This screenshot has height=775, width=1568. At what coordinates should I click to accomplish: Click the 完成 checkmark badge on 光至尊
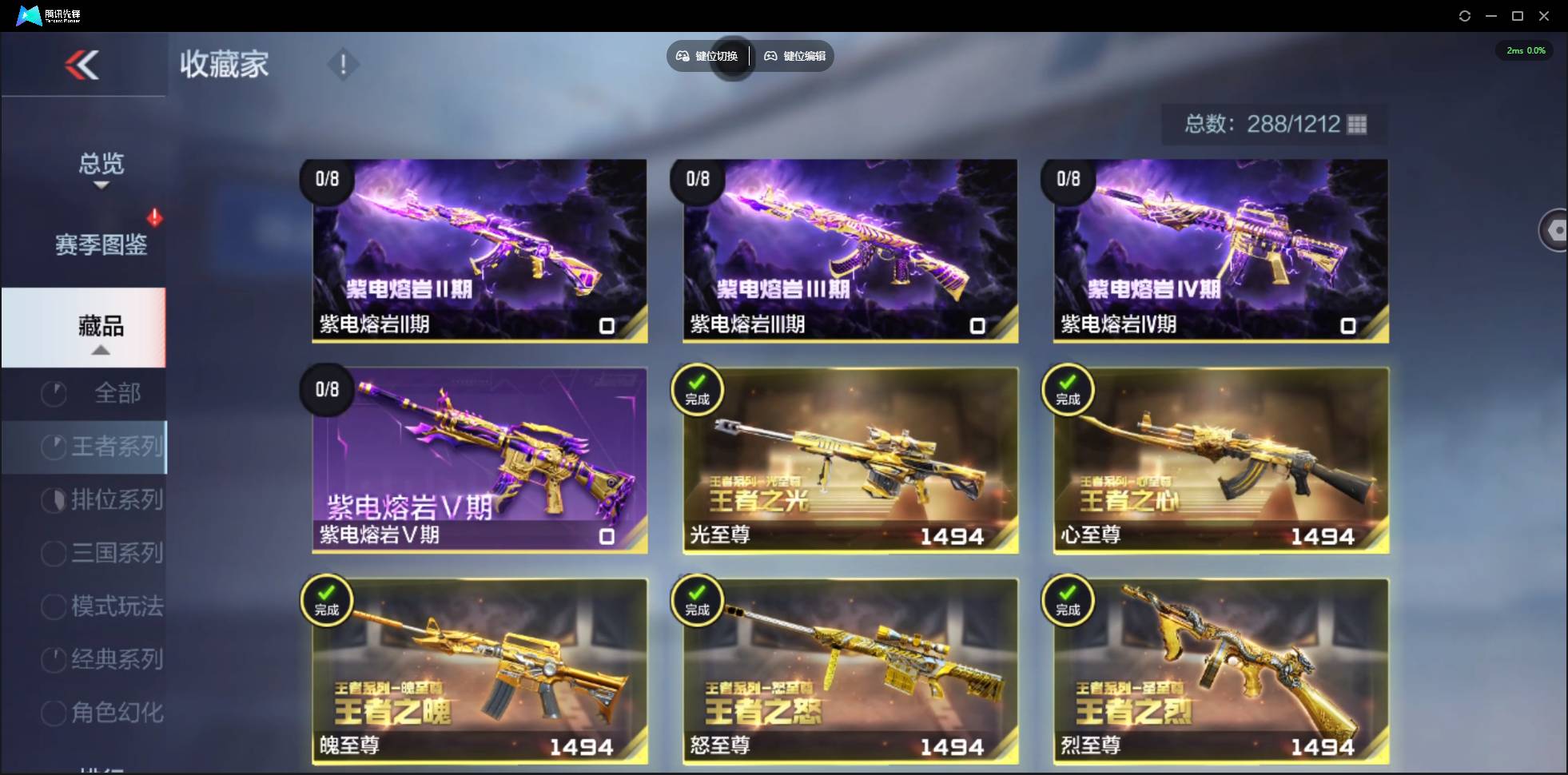(697, 389)
